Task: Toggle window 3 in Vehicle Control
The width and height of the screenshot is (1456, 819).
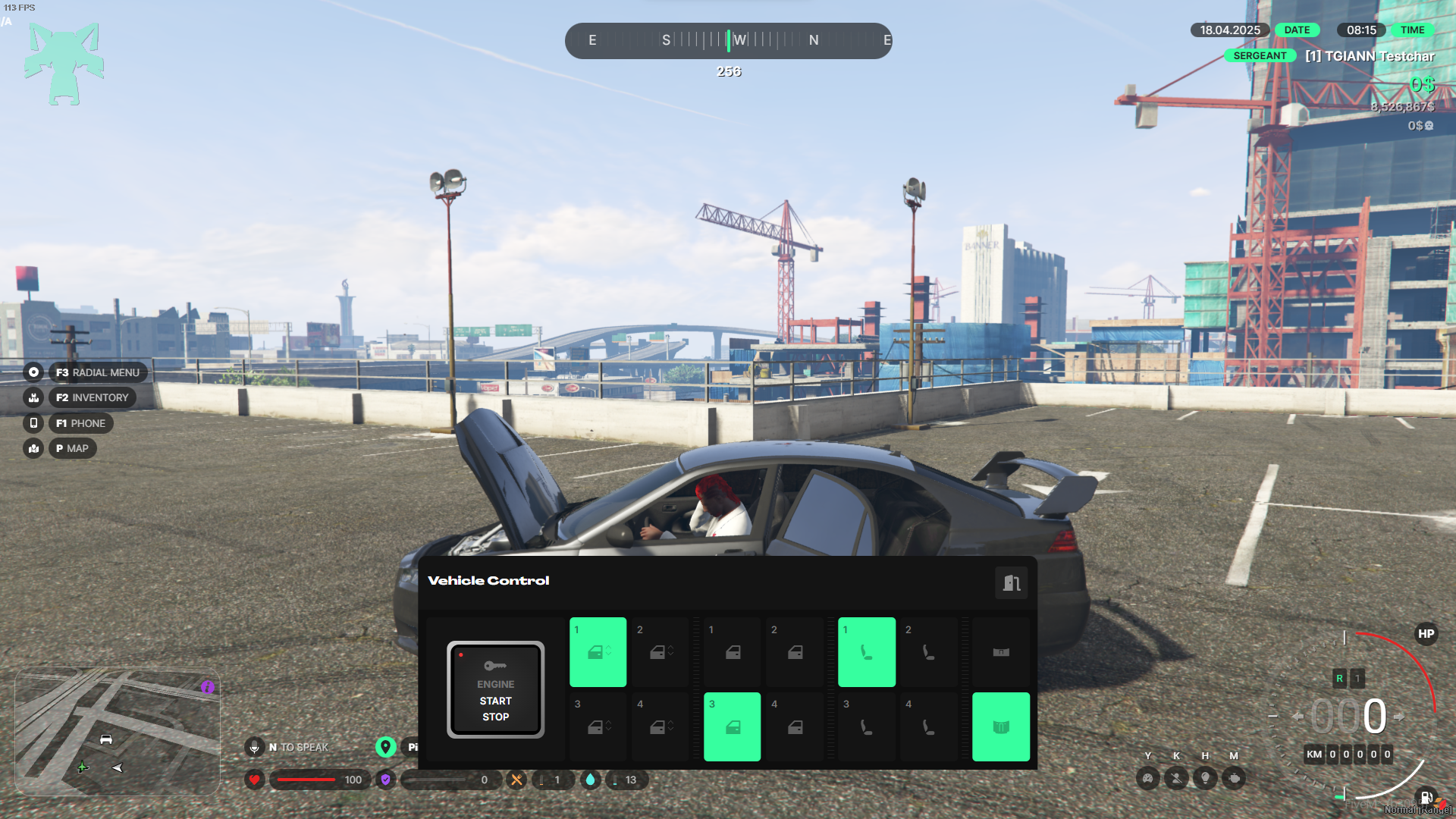Action: tap(598, 726)
